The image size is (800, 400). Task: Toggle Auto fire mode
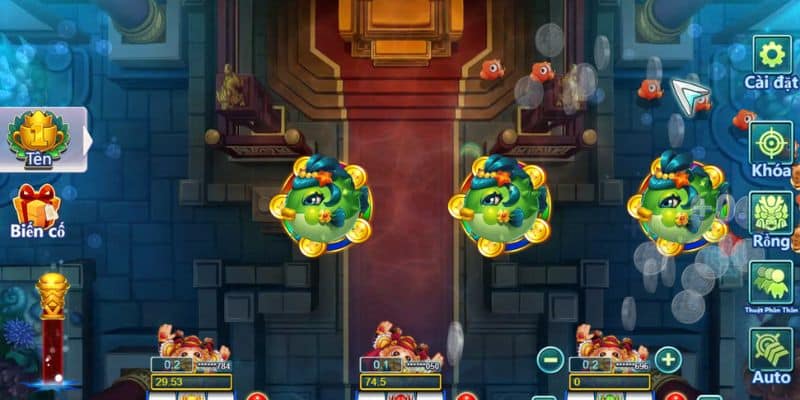pos(771,350)
